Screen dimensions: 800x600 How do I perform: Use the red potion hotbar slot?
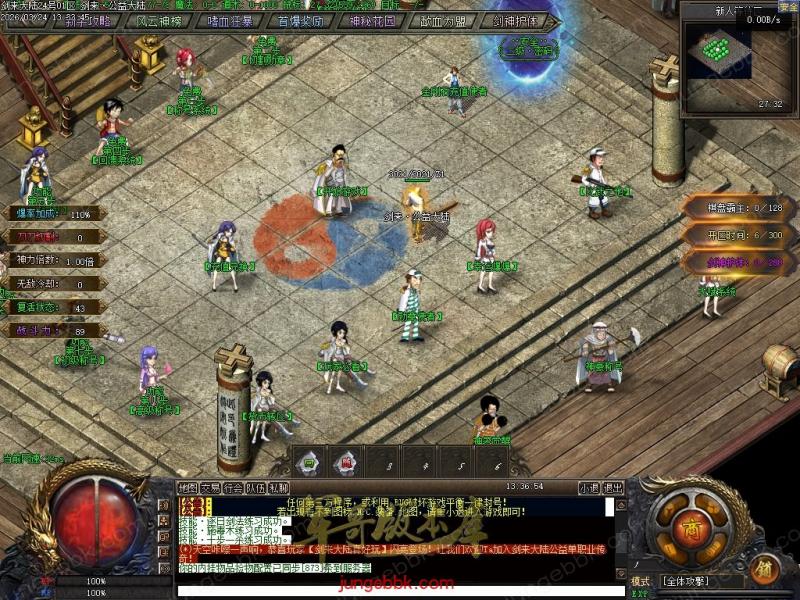click(346, 462)
